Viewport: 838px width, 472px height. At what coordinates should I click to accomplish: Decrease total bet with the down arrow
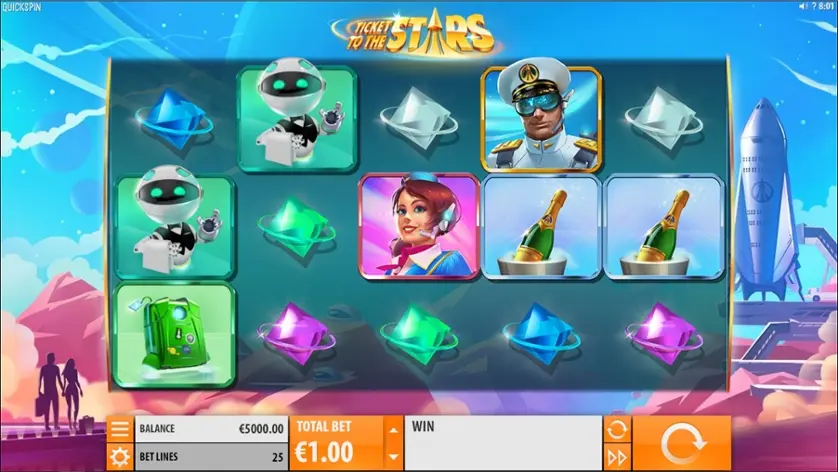point(392,456)
